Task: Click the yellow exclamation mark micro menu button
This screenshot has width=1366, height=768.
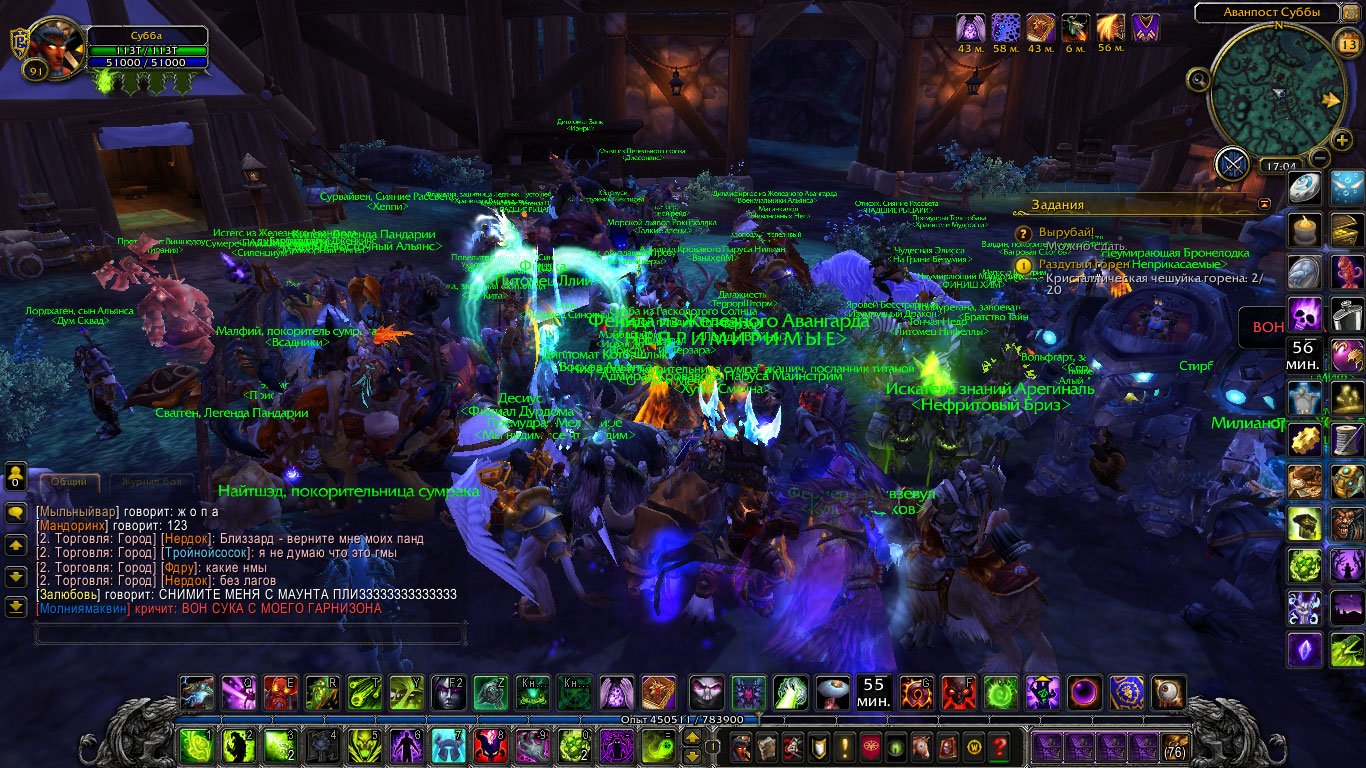Action: (844, 746)
